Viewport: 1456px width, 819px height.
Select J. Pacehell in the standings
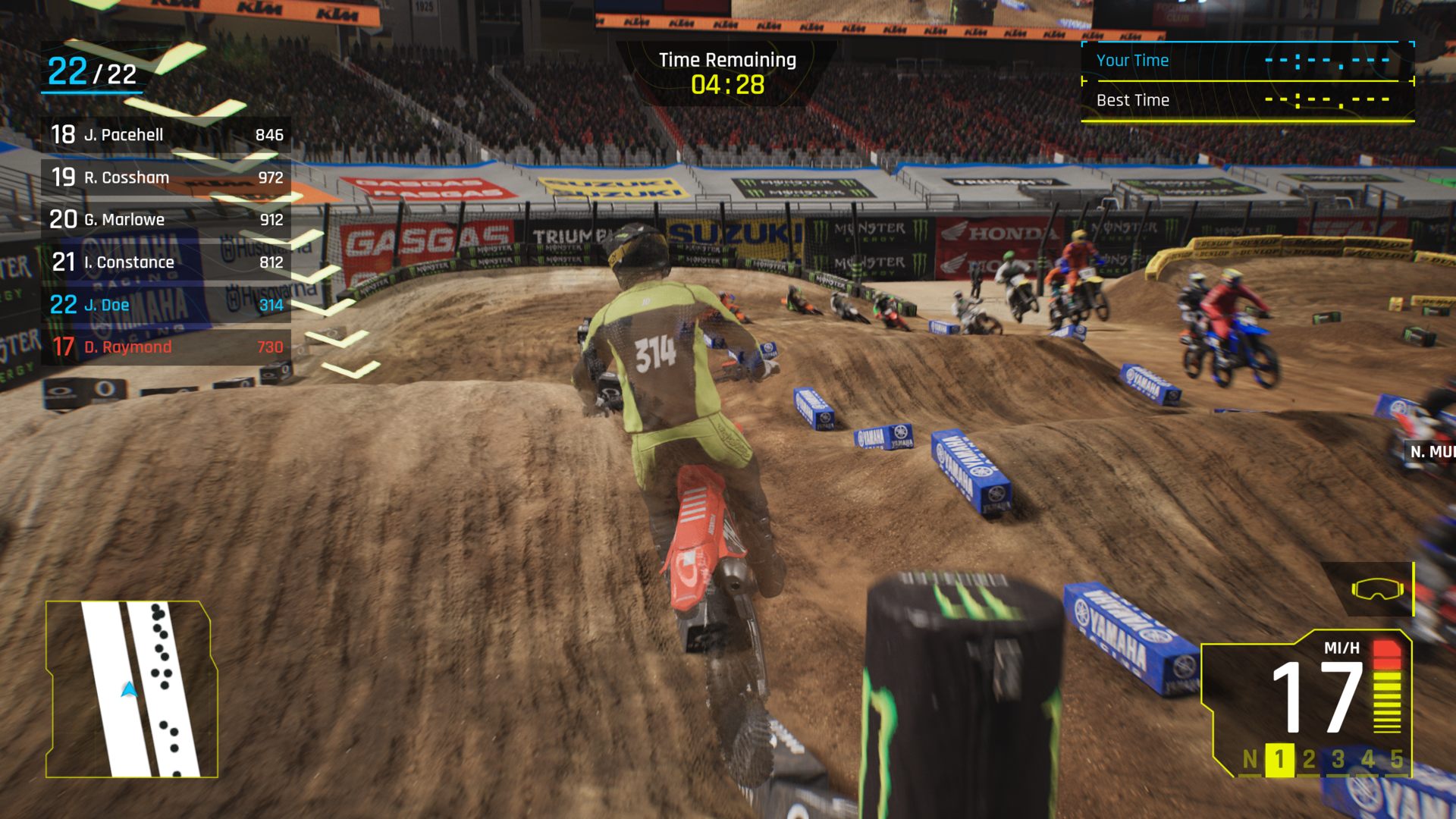tap(166, 135)
